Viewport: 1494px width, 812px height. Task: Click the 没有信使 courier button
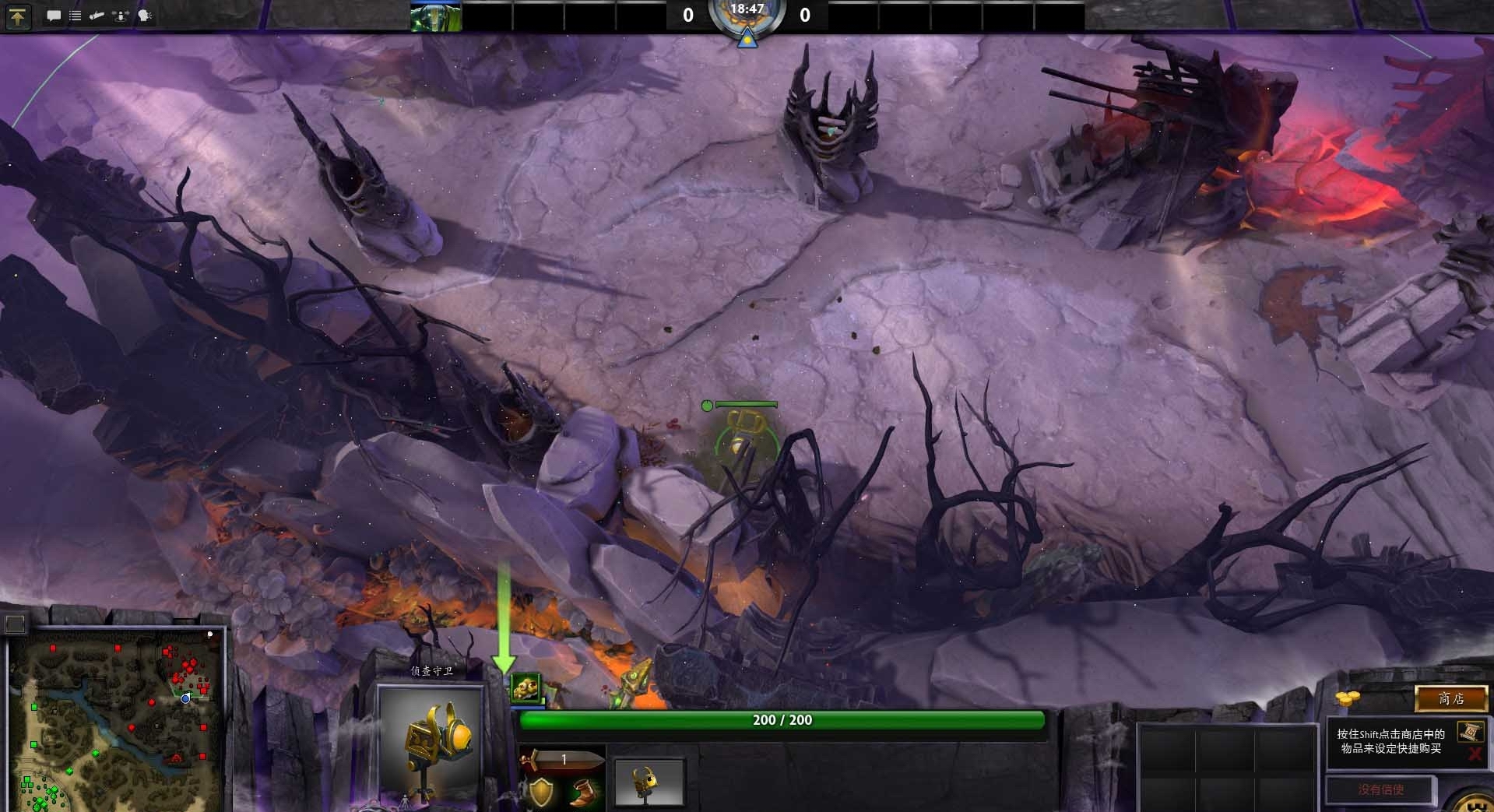1380,789
